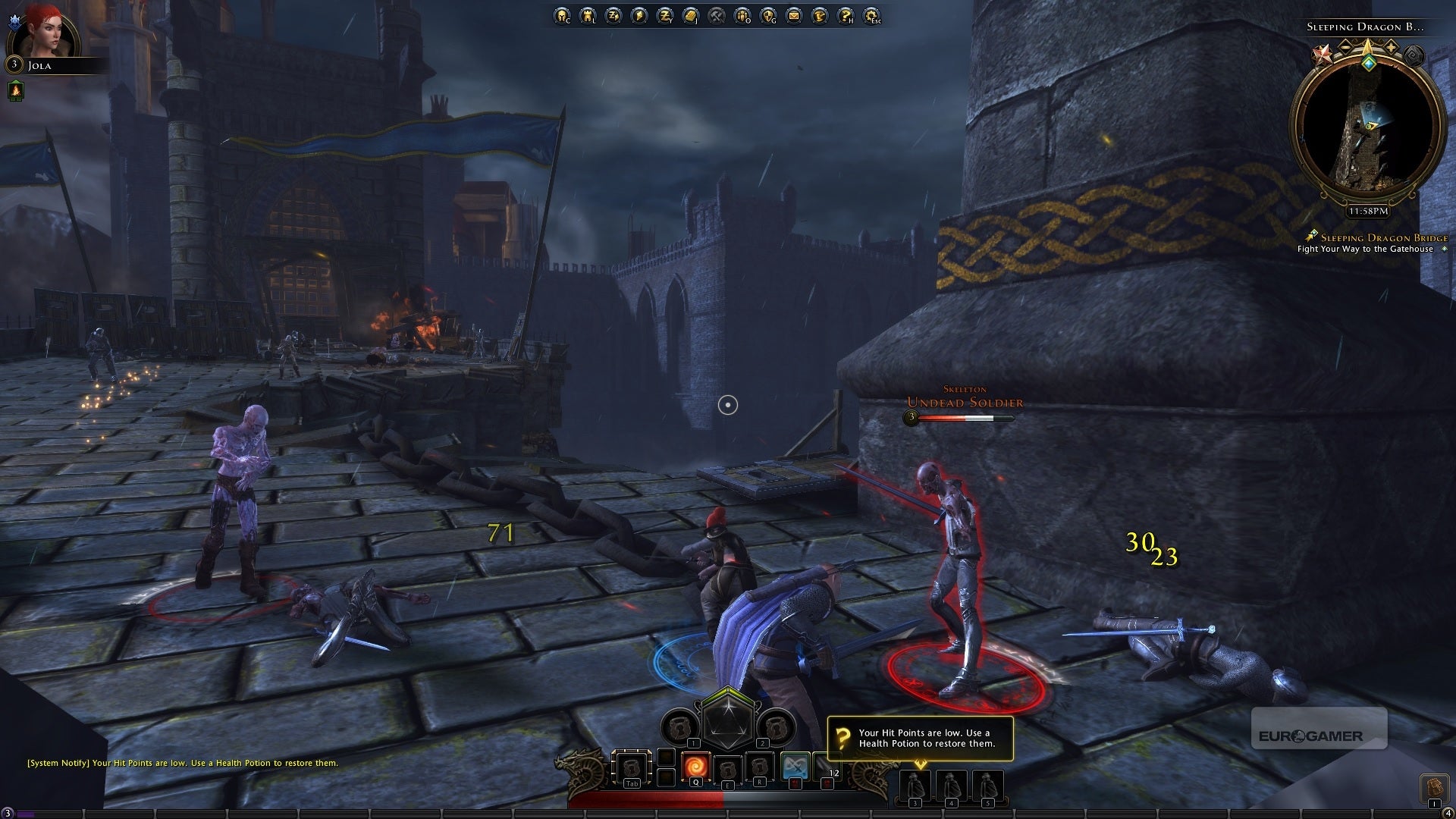Click the dark spiral rune icon by minimap
Viewport: 1456px width, 819px height.
click(x=1413, y=55)
